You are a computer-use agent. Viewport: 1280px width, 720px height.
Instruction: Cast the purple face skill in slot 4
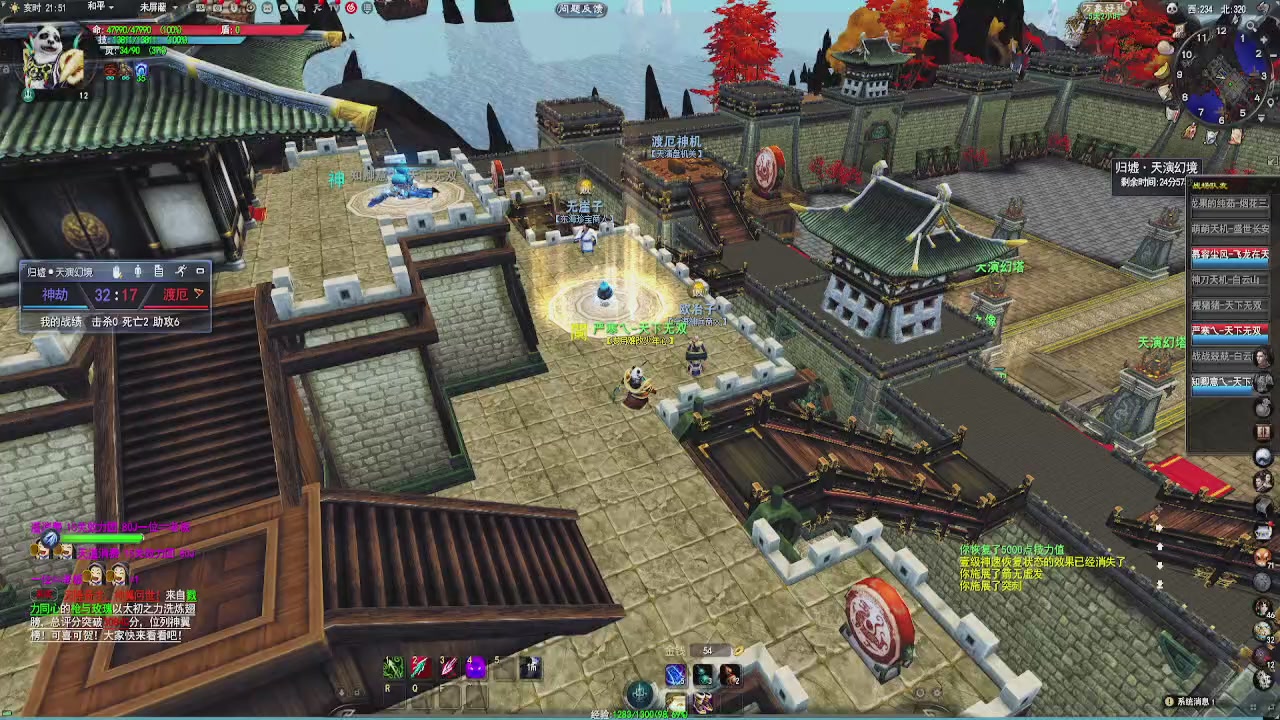[476, 666]
